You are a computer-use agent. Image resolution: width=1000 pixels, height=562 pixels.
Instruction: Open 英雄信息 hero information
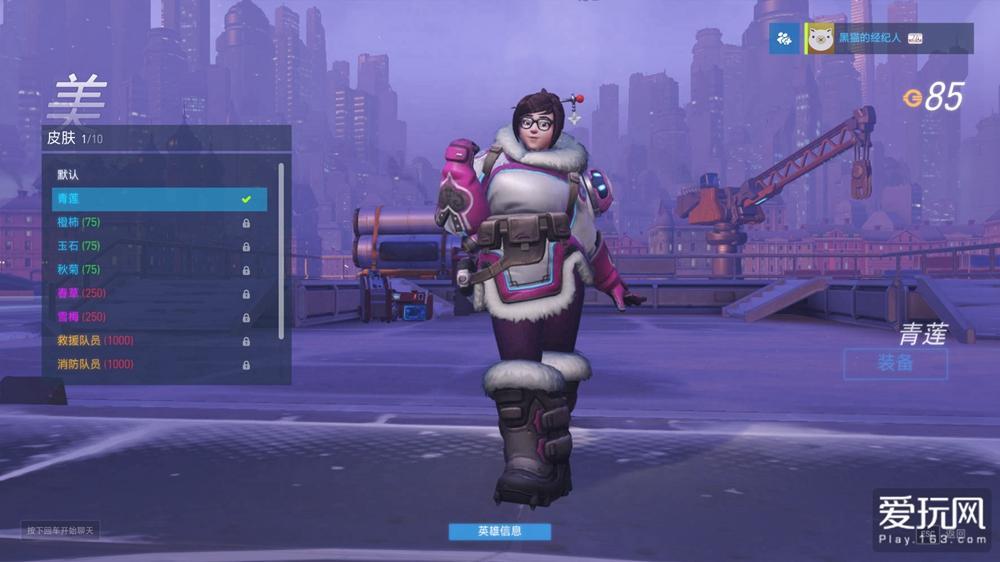[x=499, y=531]
